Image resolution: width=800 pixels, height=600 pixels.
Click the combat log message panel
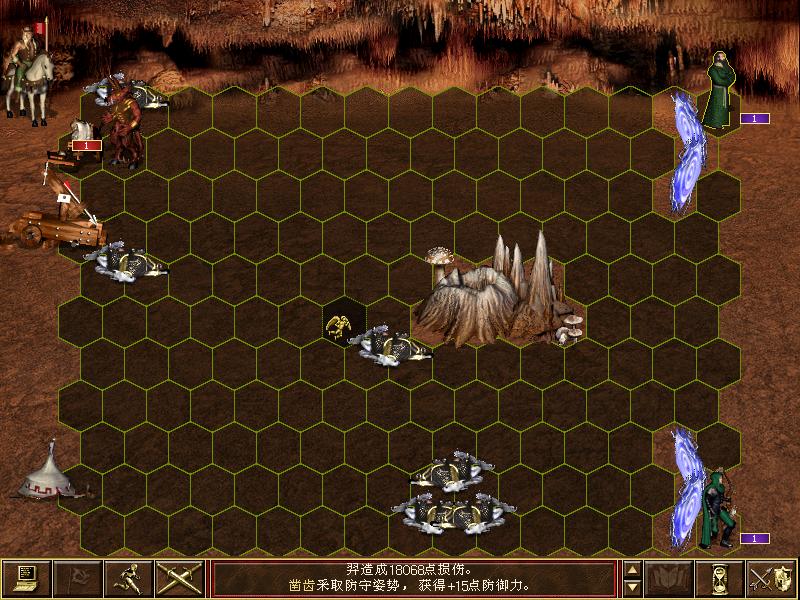(413, 578)
